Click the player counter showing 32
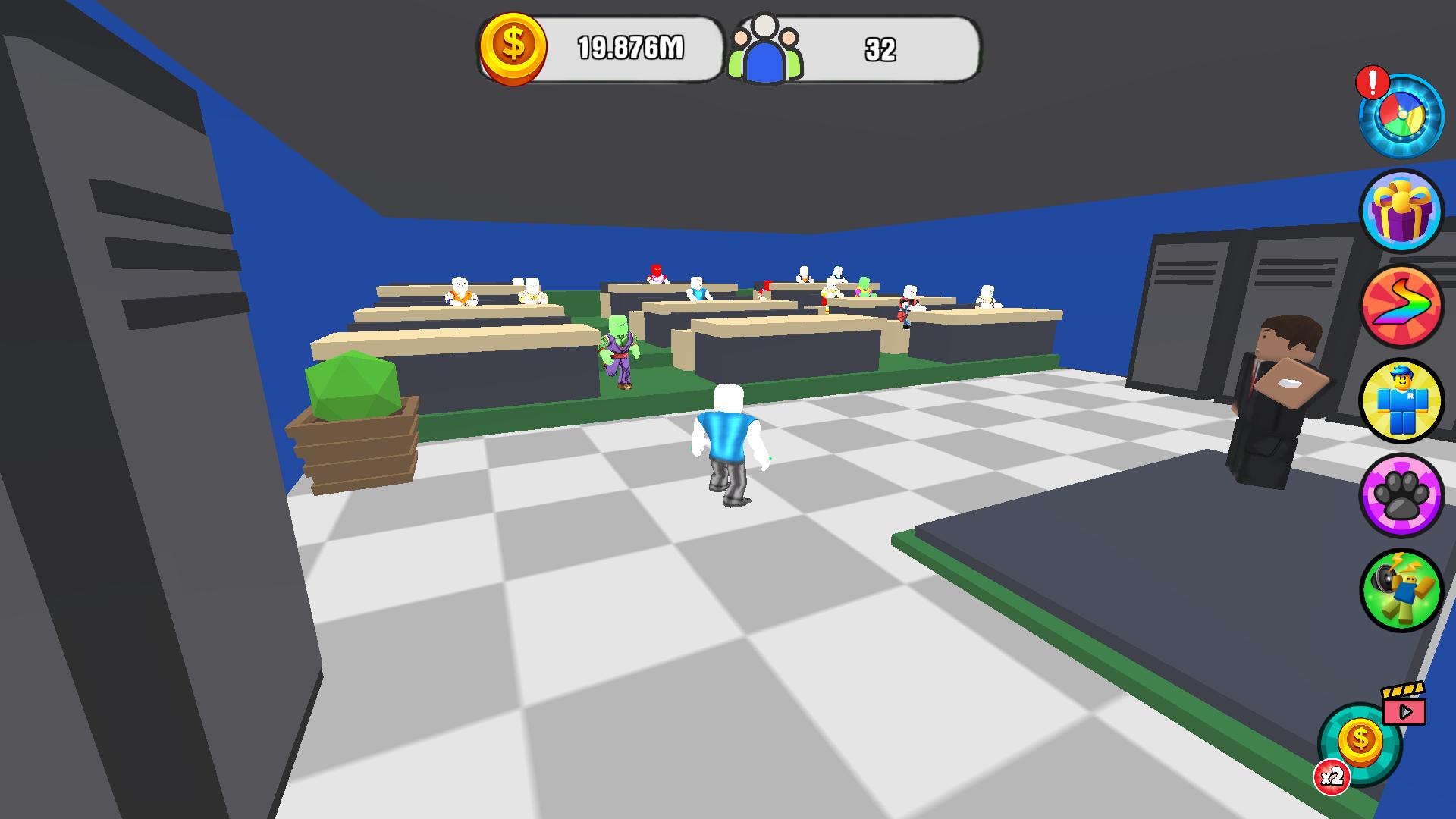 coord(880,49)
